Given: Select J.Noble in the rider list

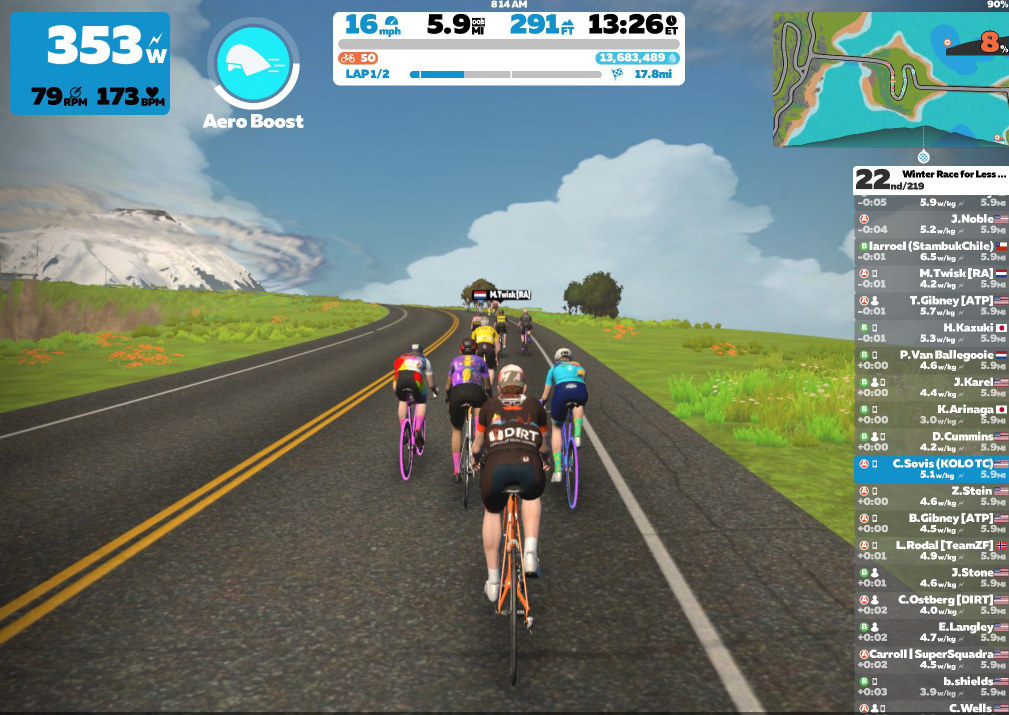Looking at the screenshot, I should 932,224.
